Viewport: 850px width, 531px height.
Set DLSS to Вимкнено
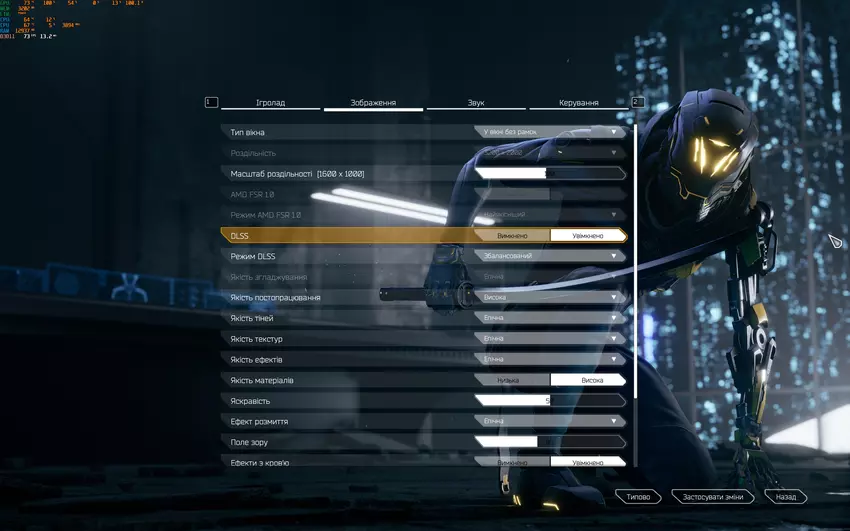[x=511, y=235]
